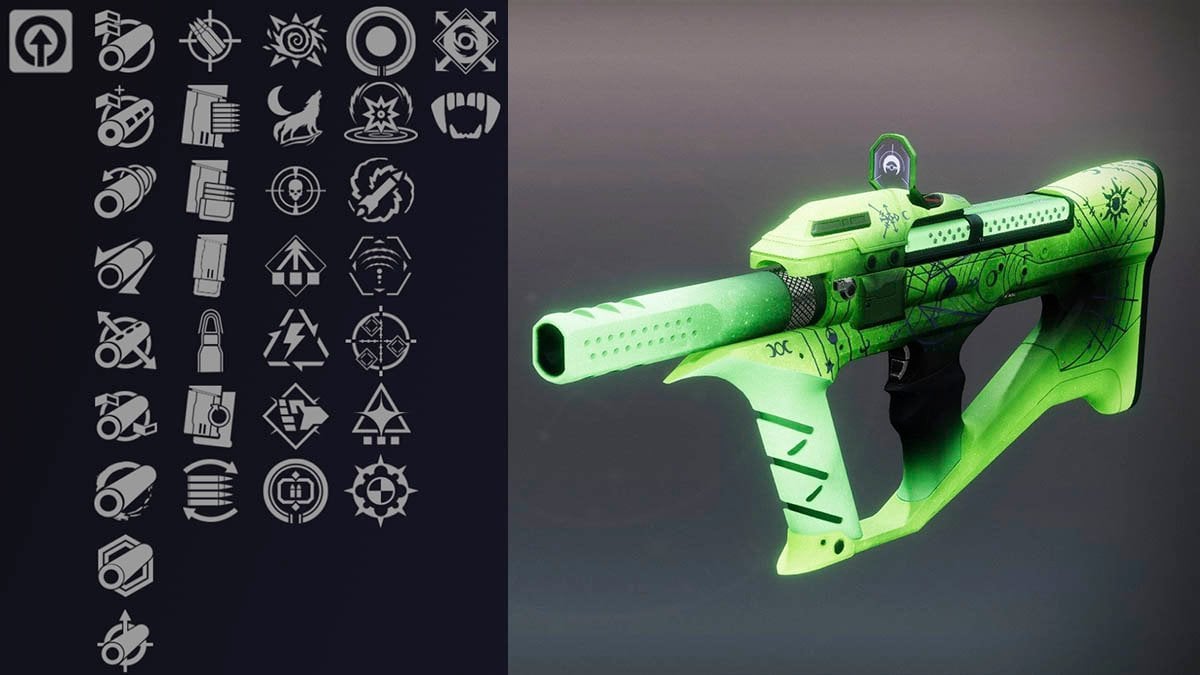The image size is (1200, 675).
Task: Pick the up arrow over three squares perk
Action: click(295, 265)
